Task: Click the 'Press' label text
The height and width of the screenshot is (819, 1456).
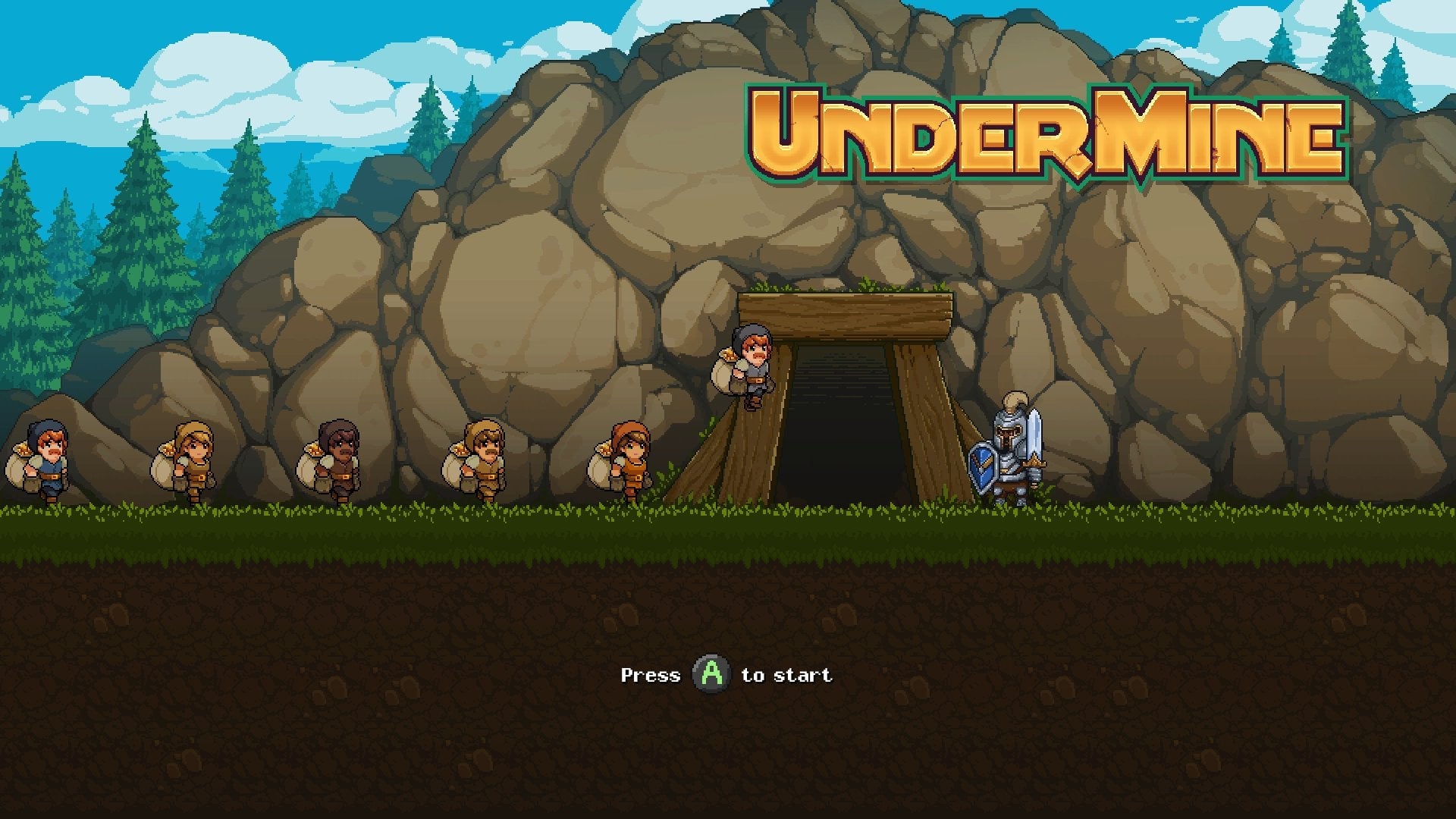Action: tap(651, 674)
